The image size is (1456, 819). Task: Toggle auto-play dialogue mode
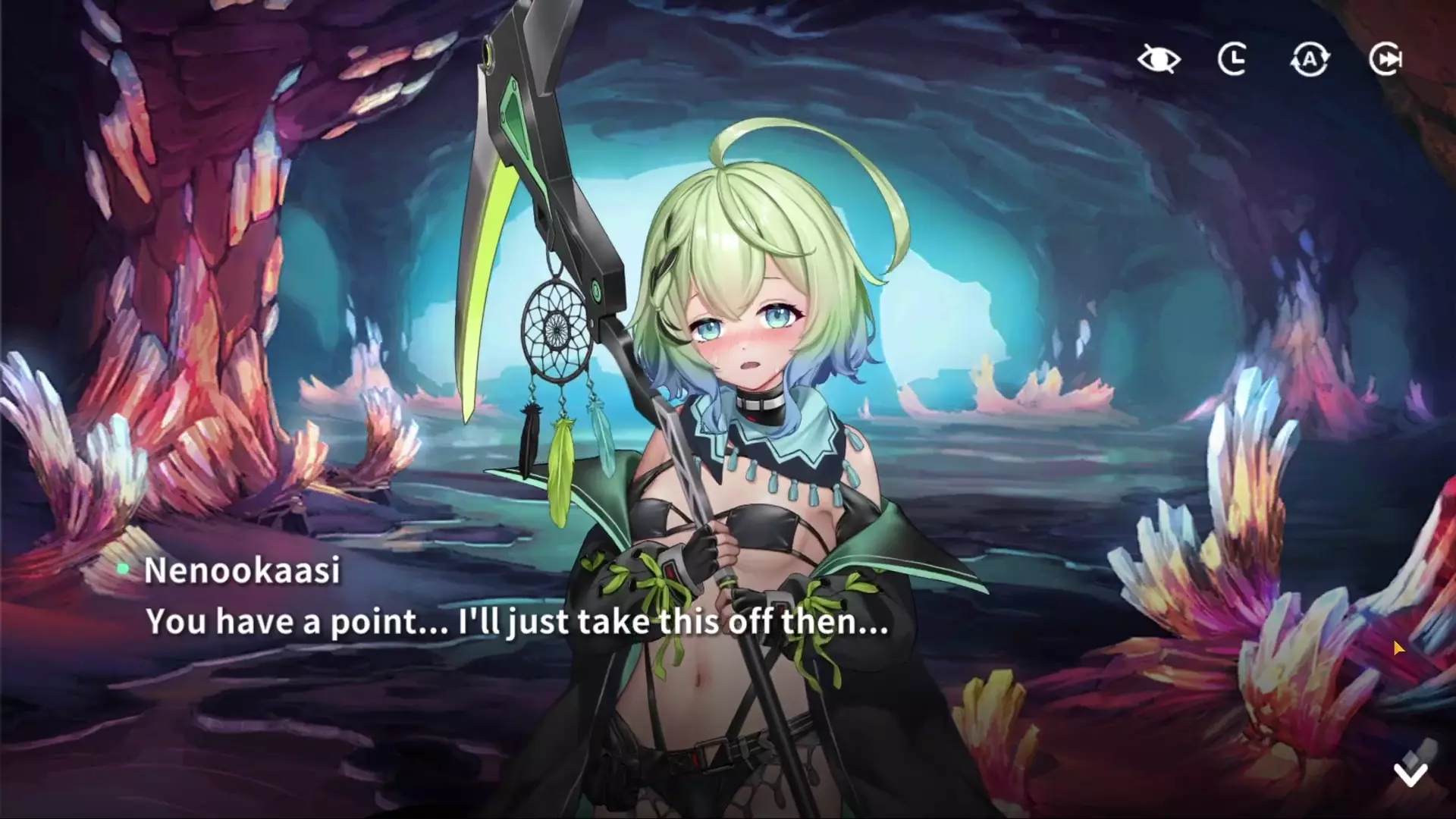coord(1310,59)
